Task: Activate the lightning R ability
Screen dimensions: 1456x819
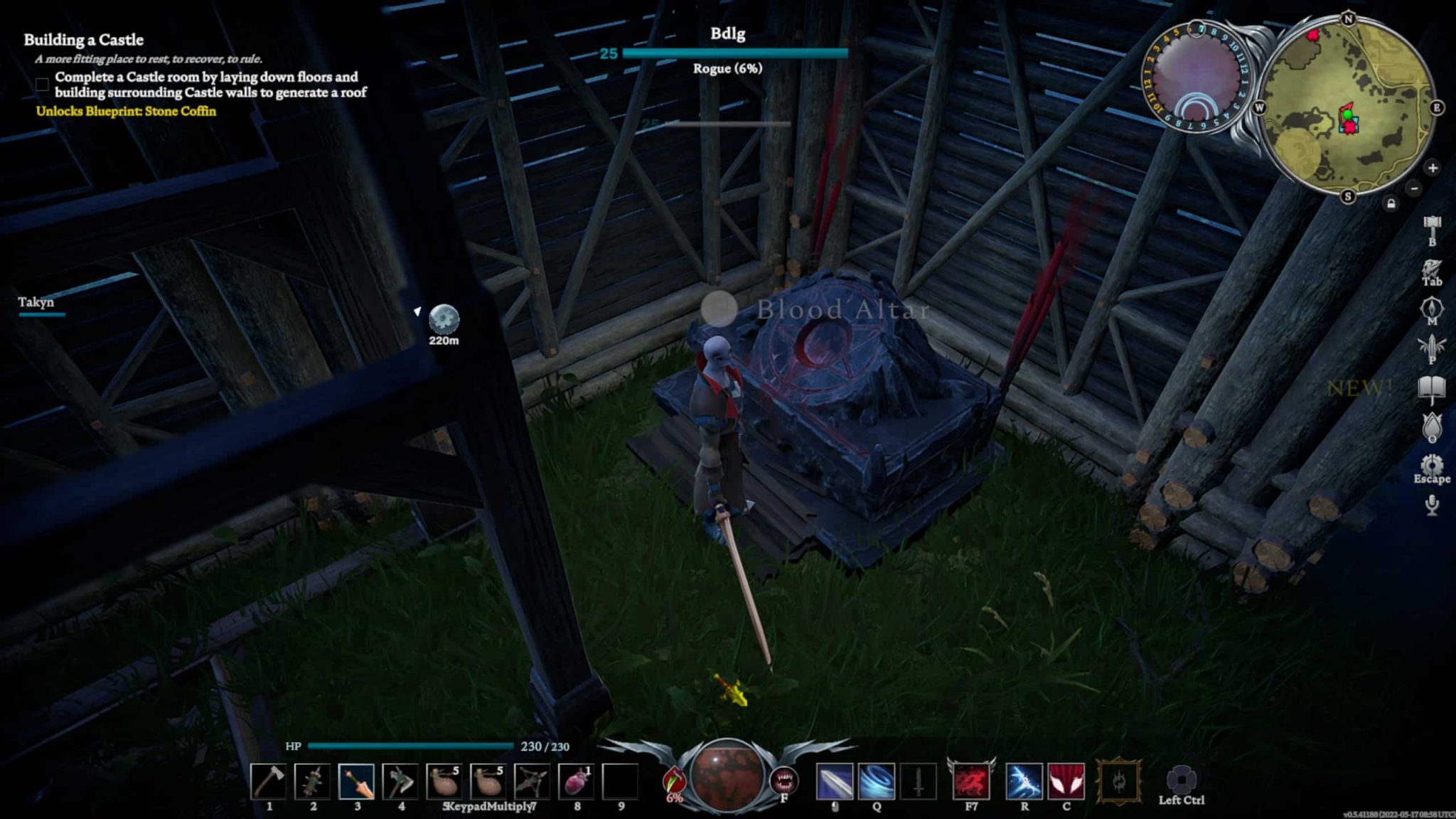Action: [1024, 781]
